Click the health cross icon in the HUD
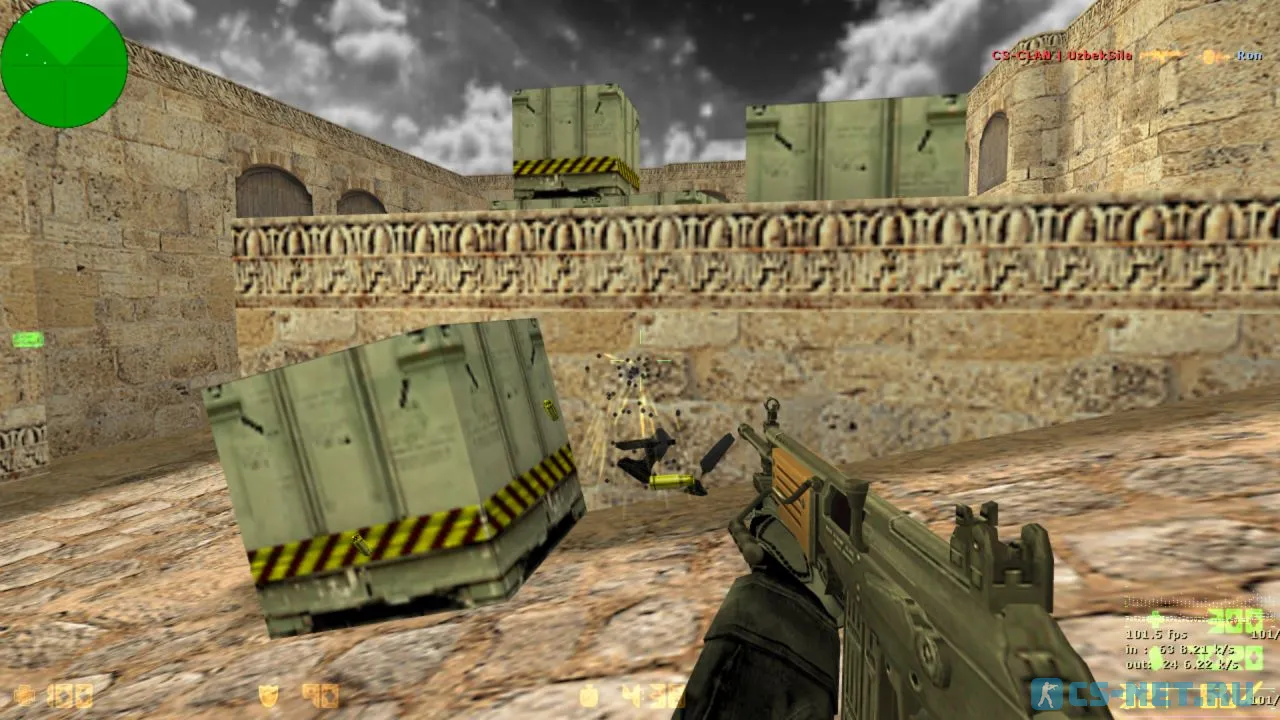Screen dimensions: 1280x720 [22, 696]
